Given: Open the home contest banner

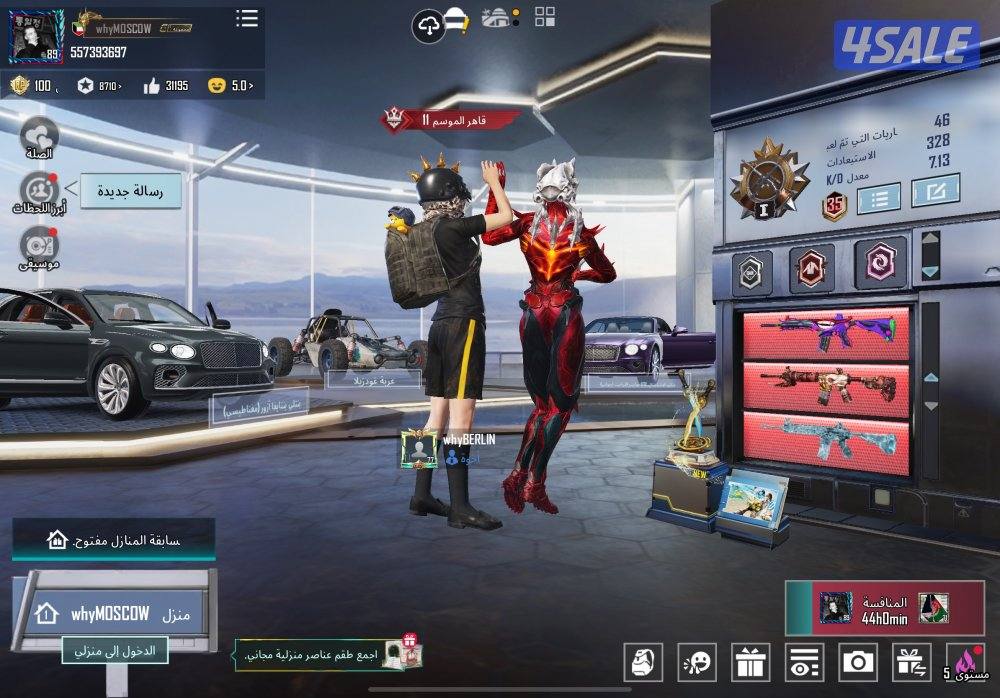Looking at the screenshot, I should point(113,540).
